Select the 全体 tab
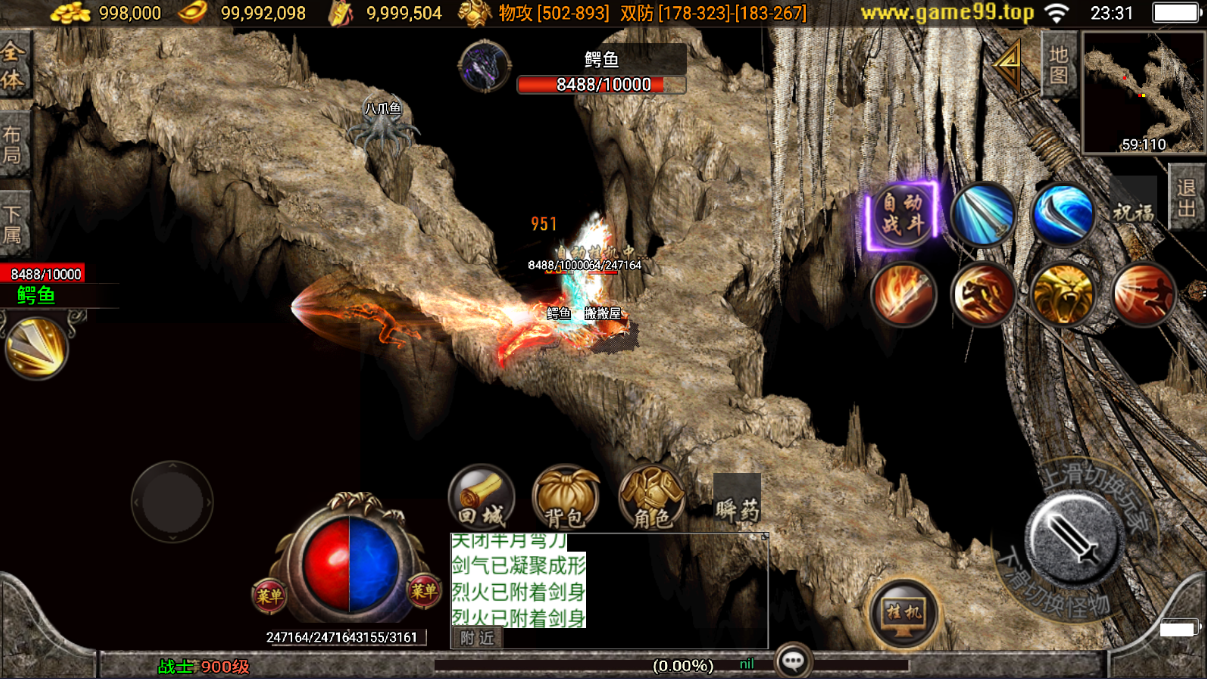This screenshot has height=679, width=1207. click(14, 65)
